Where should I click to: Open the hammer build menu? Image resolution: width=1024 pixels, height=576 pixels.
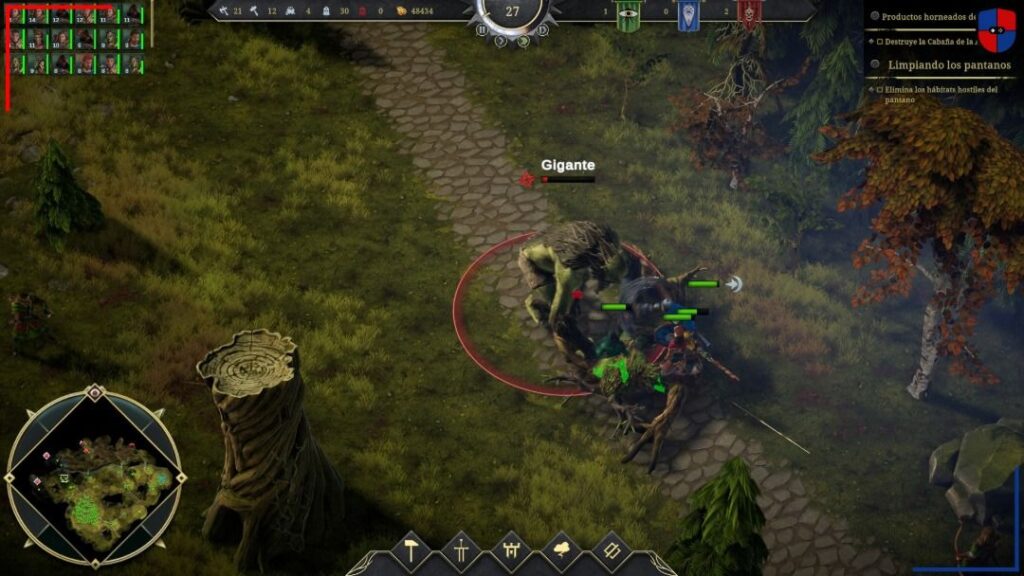pos(411,551)
